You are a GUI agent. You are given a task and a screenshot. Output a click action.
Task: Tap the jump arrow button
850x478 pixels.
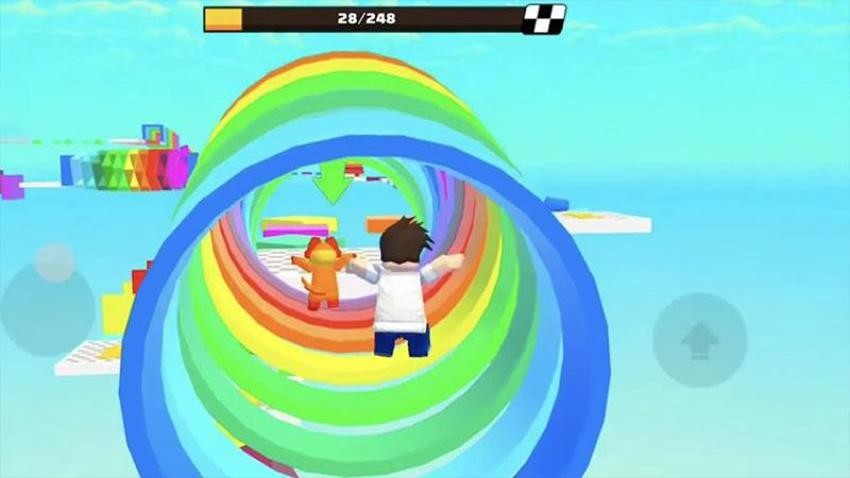coord(700,340)
